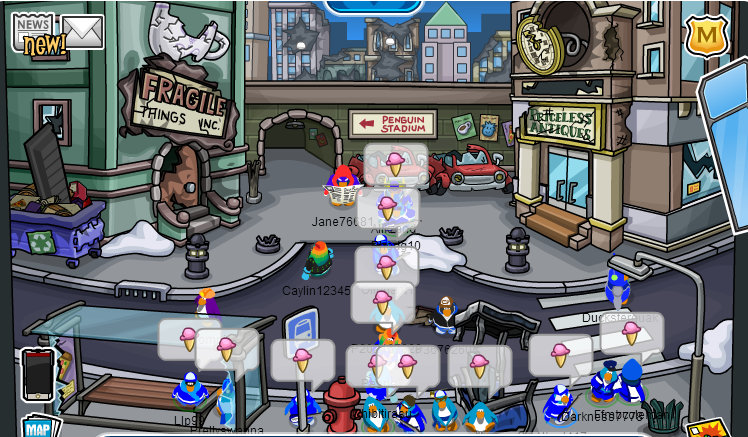This screenshot has width=748, height=437.
Task: Click the moderator M badge
Action: (x=706, y=36)
